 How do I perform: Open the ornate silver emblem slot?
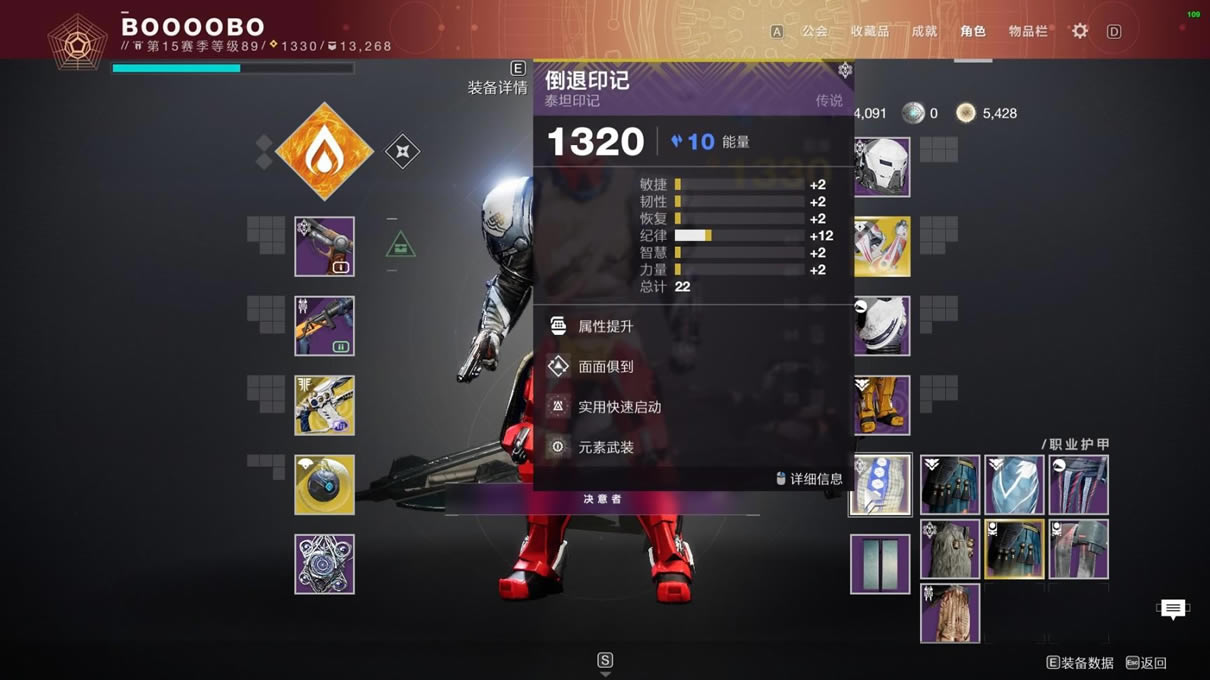[x=324, y=564]
